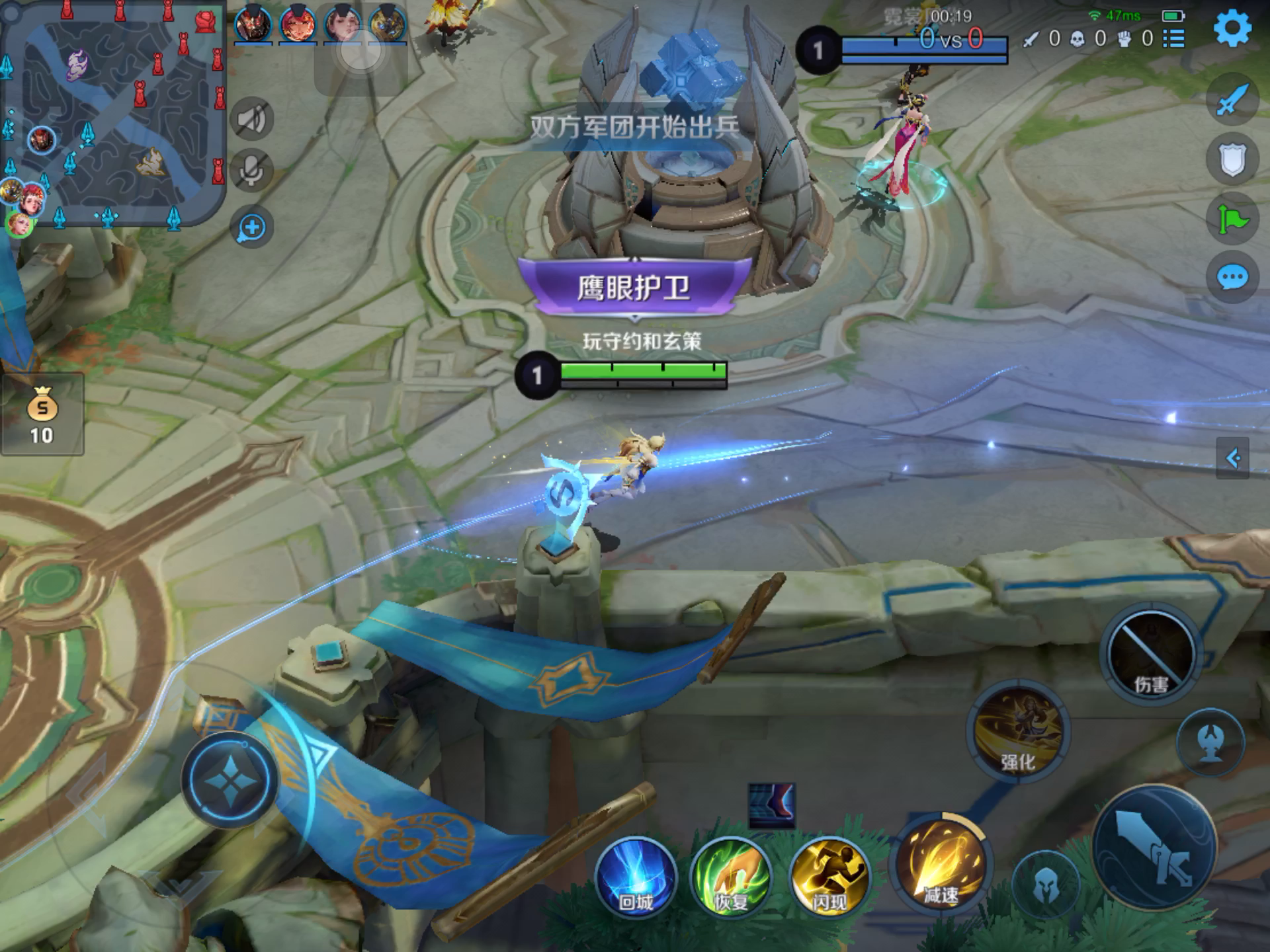Target minions with the helmet button
The height and width of the screenshot is (952, 1270).
1045,884
